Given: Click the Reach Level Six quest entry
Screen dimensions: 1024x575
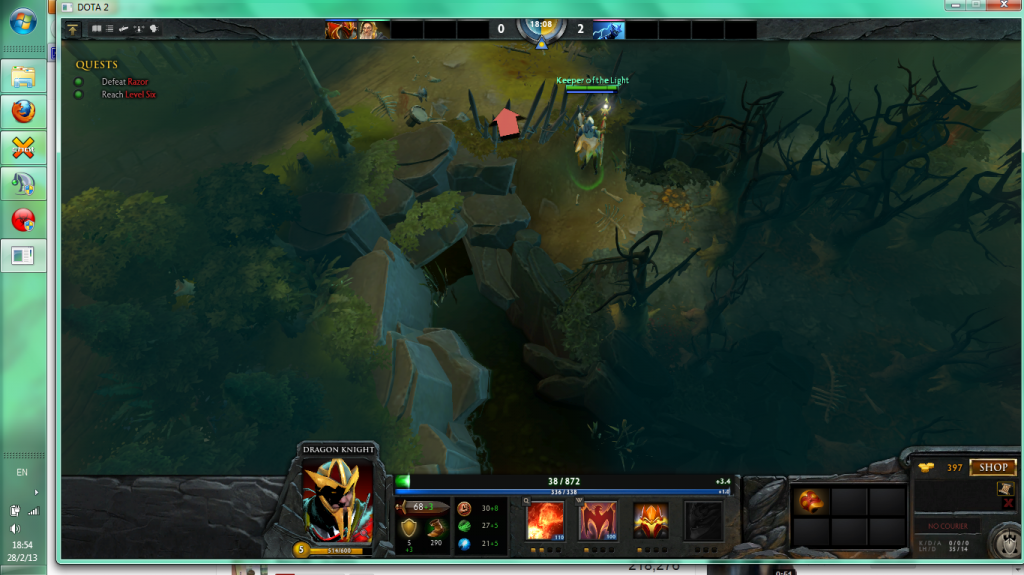Looking at the screenshot, I should tap(128, 95).
